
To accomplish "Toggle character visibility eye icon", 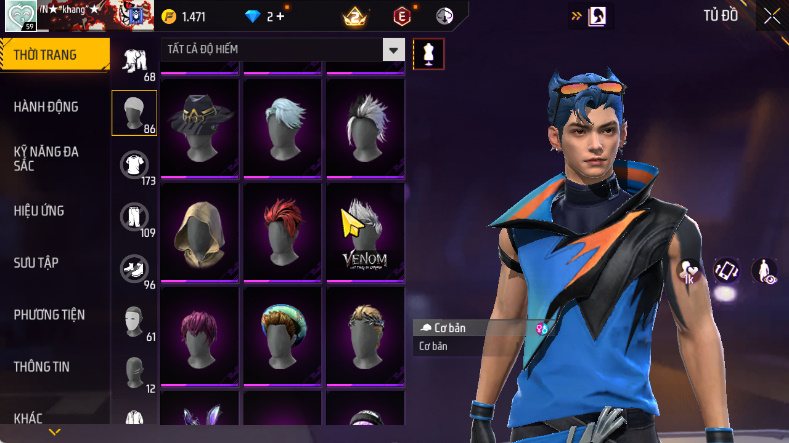I will (x=765, y=270).
